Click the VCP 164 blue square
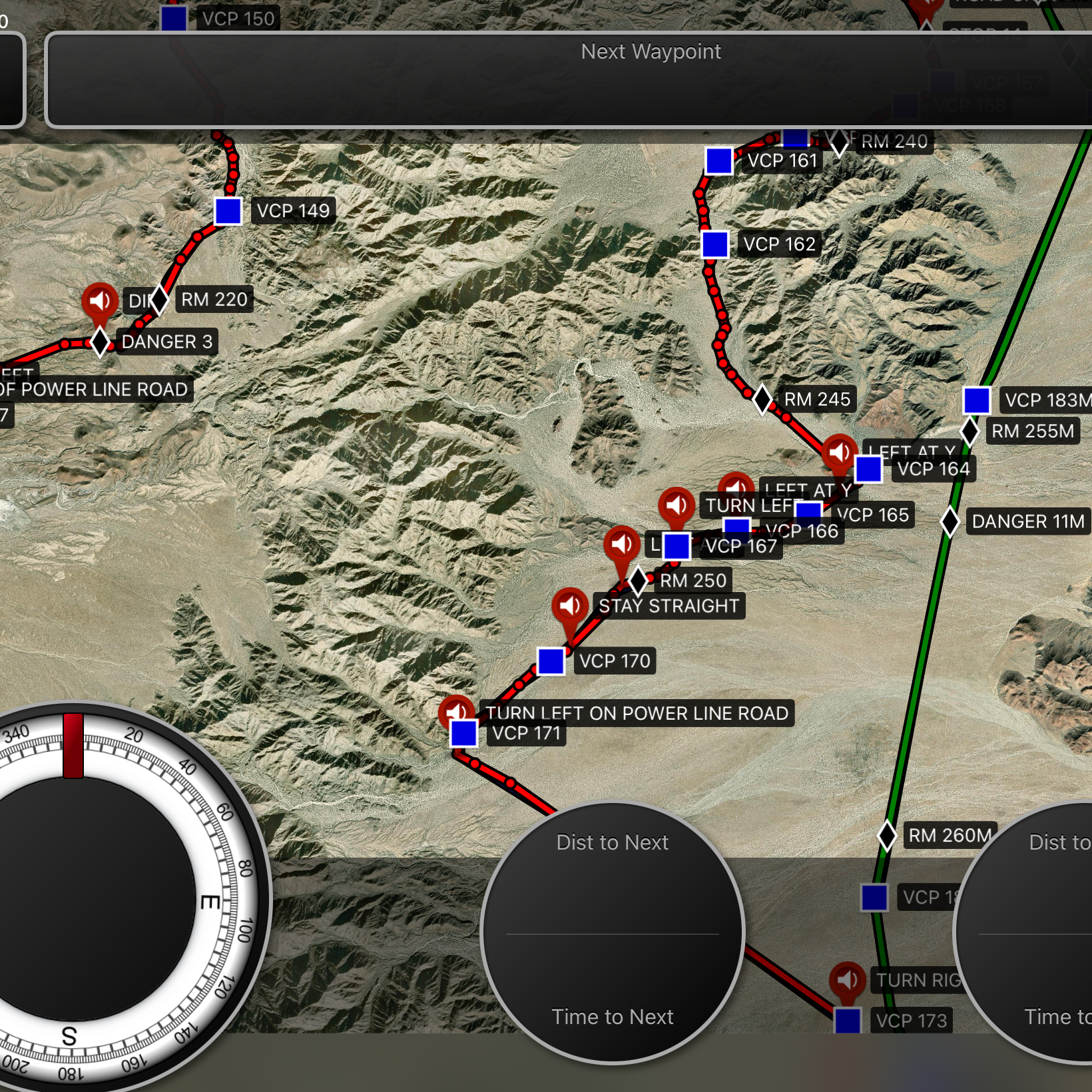This screenshot has height=1092, width=1092. click(x=868, y=469)
